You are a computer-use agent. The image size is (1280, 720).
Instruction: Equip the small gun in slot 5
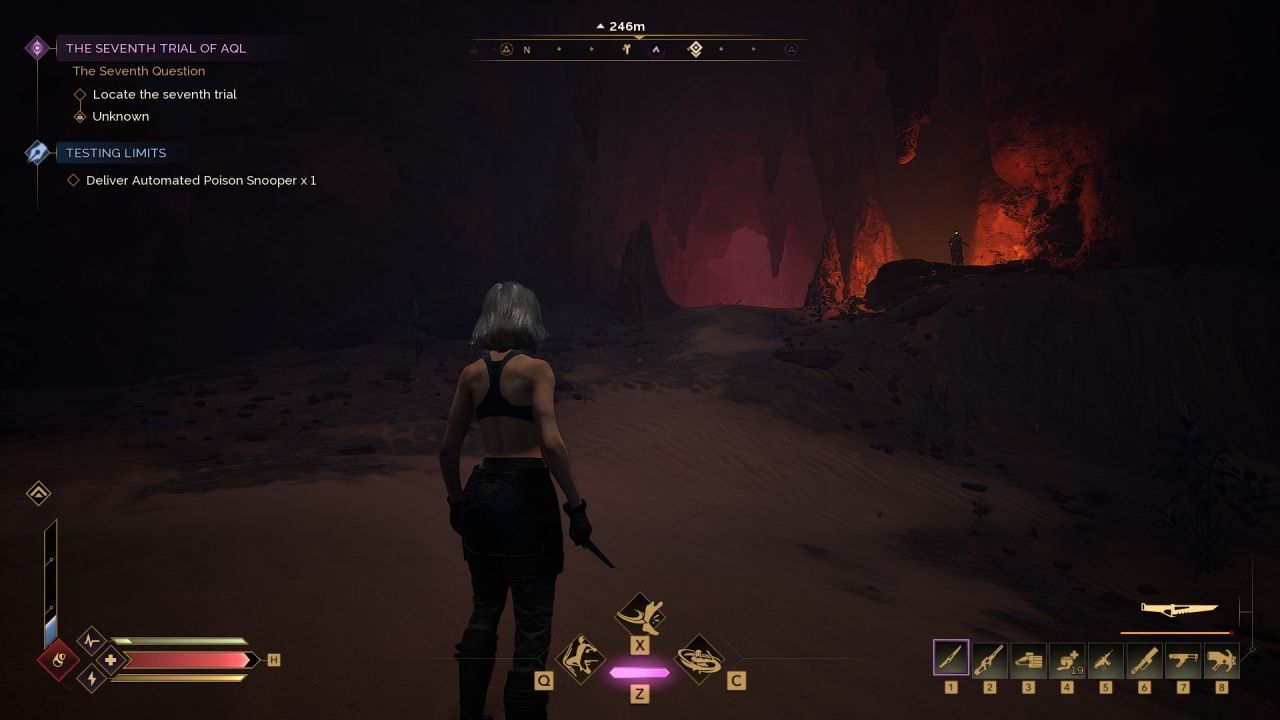tap(1105, 659)
